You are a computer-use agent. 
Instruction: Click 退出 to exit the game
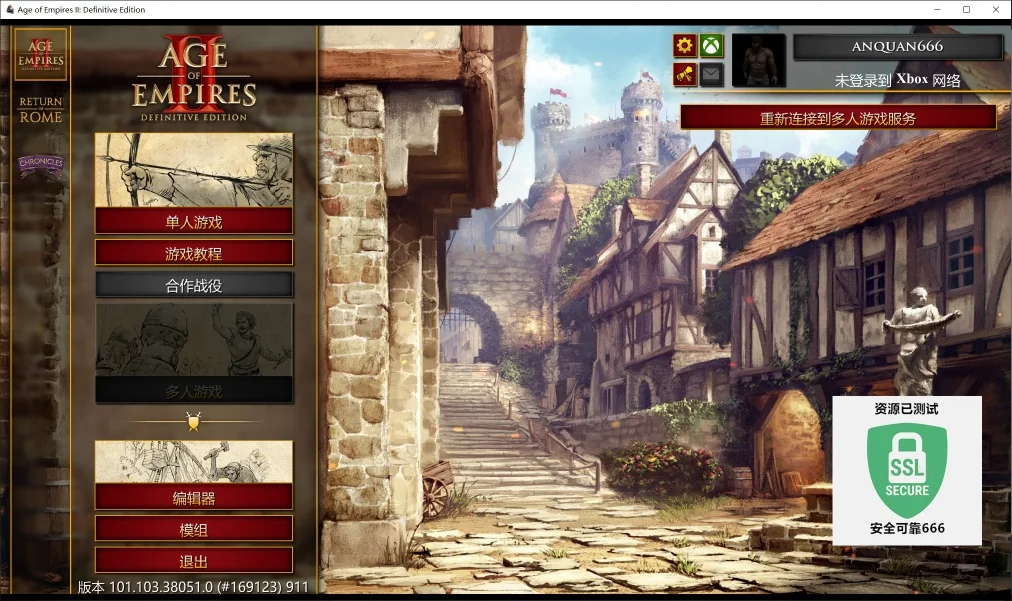[194, 560]
